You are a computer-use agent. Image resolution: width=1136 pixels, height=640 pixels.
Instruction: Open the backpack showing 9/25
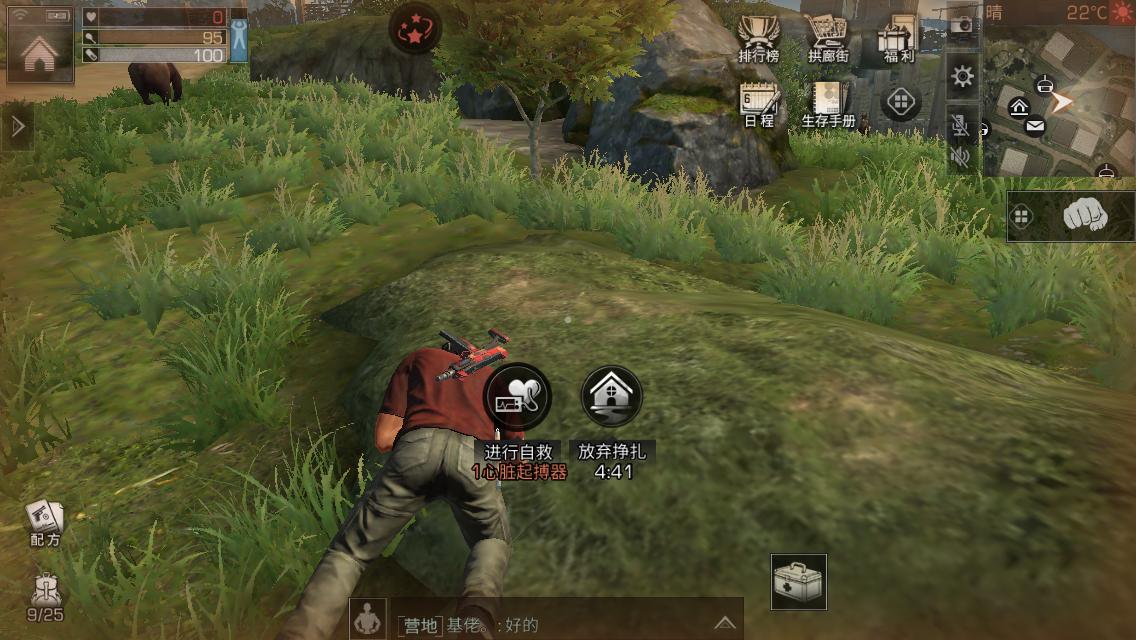pyautogui.click(x=45, y=596)
